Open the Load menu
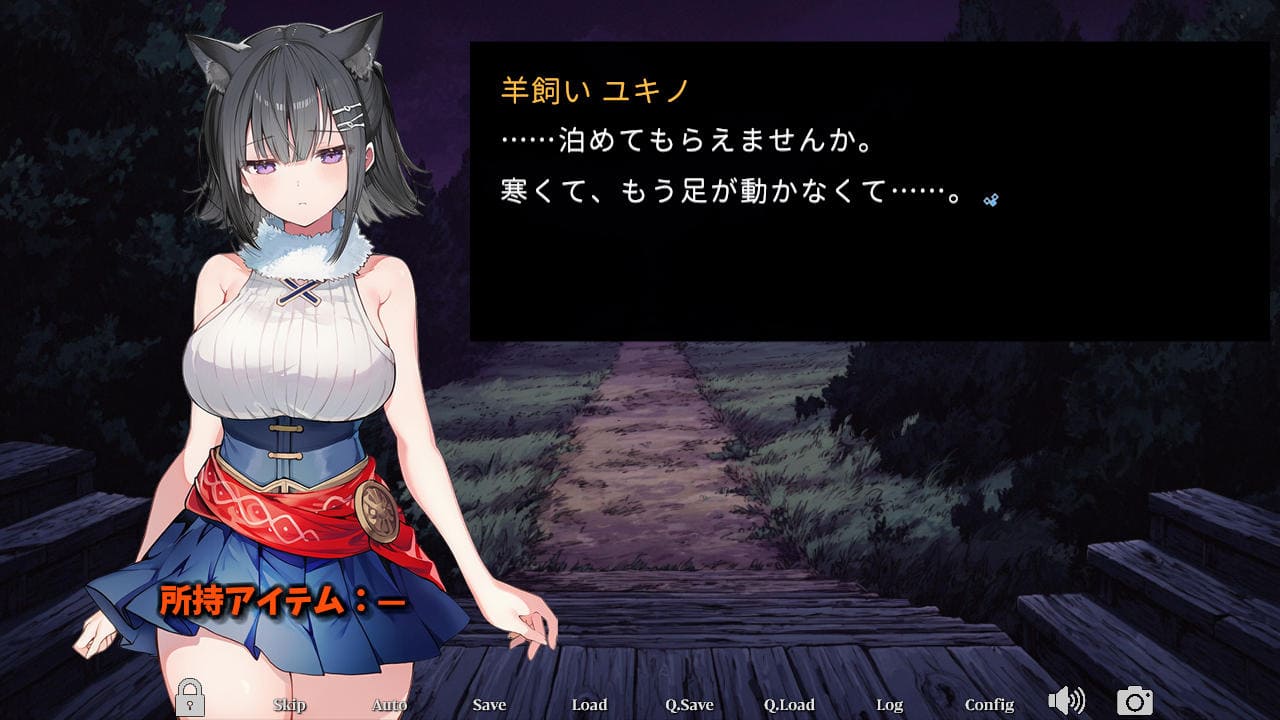Viewport: 1280px width, 720px height. coord(589,704)
